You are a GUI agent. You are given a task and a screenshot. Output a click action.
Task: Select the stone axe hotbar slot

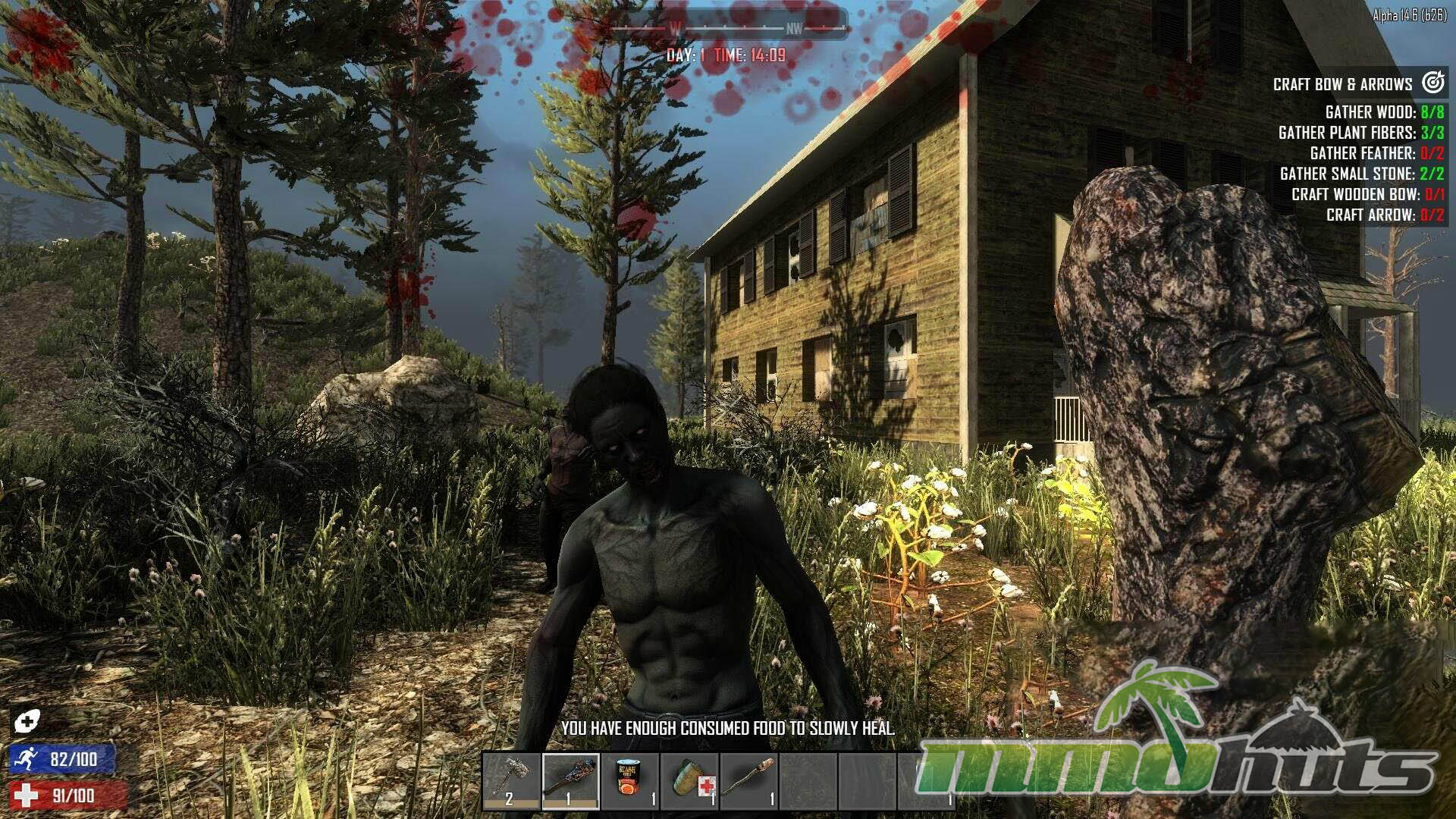pos(511,781)
